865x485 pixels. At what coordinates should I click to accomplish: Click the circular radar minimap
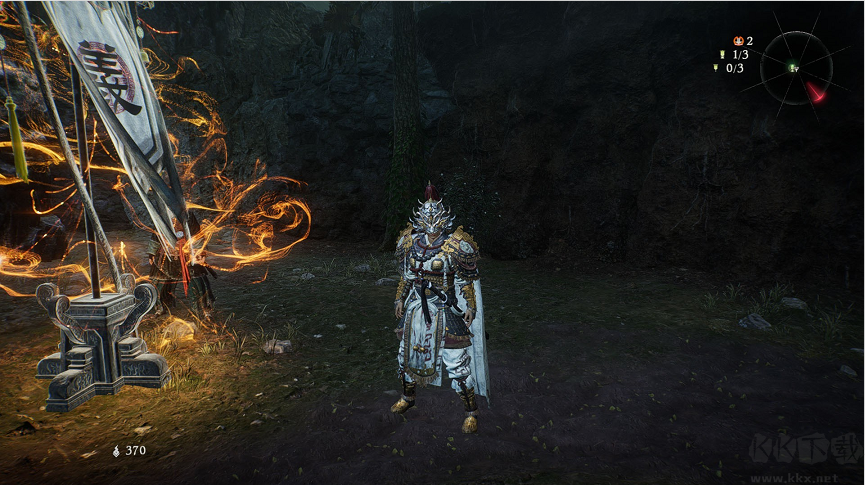[796, 68]
